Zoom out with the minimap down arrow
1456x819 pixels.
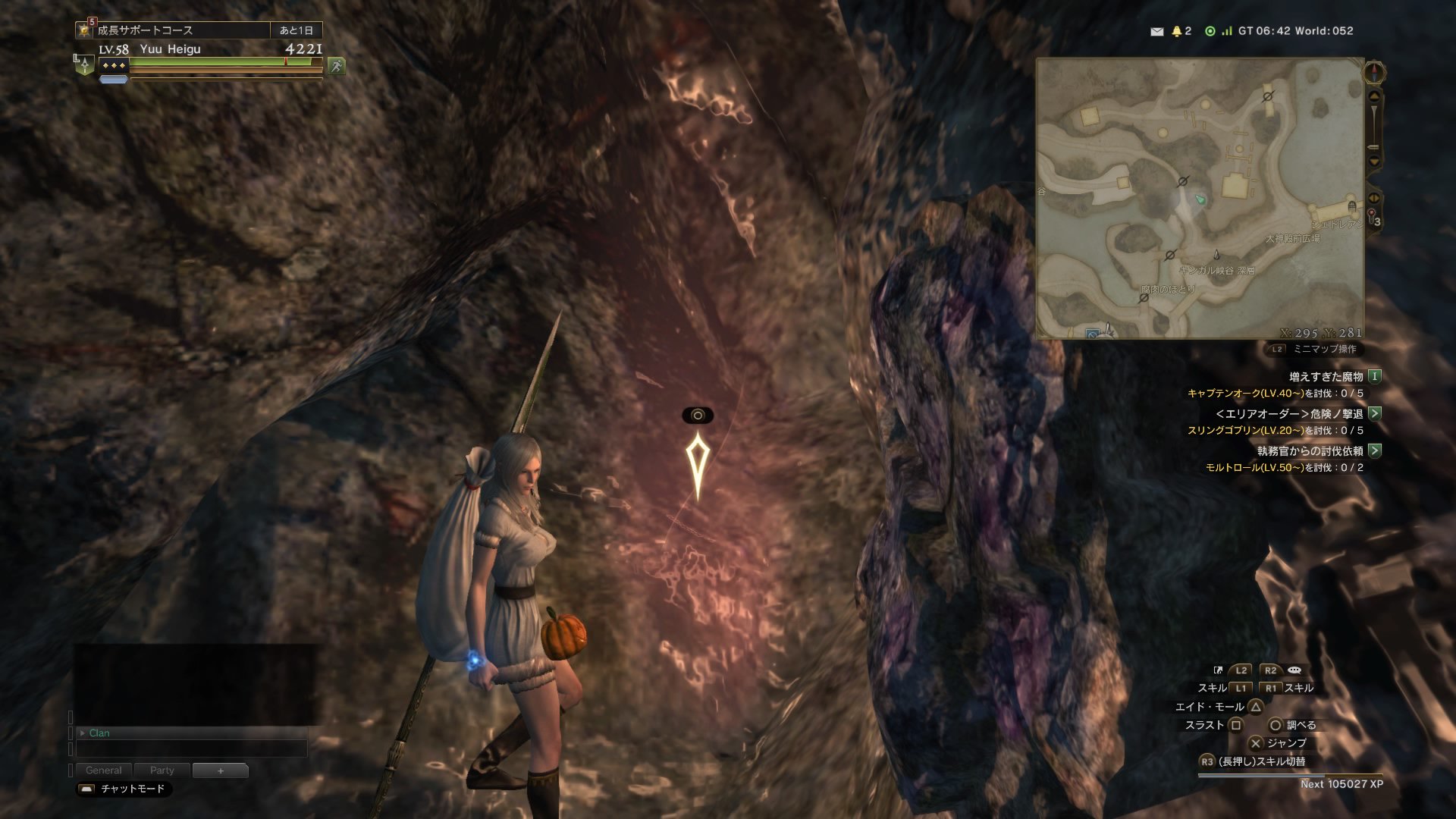coord(1373,162)
